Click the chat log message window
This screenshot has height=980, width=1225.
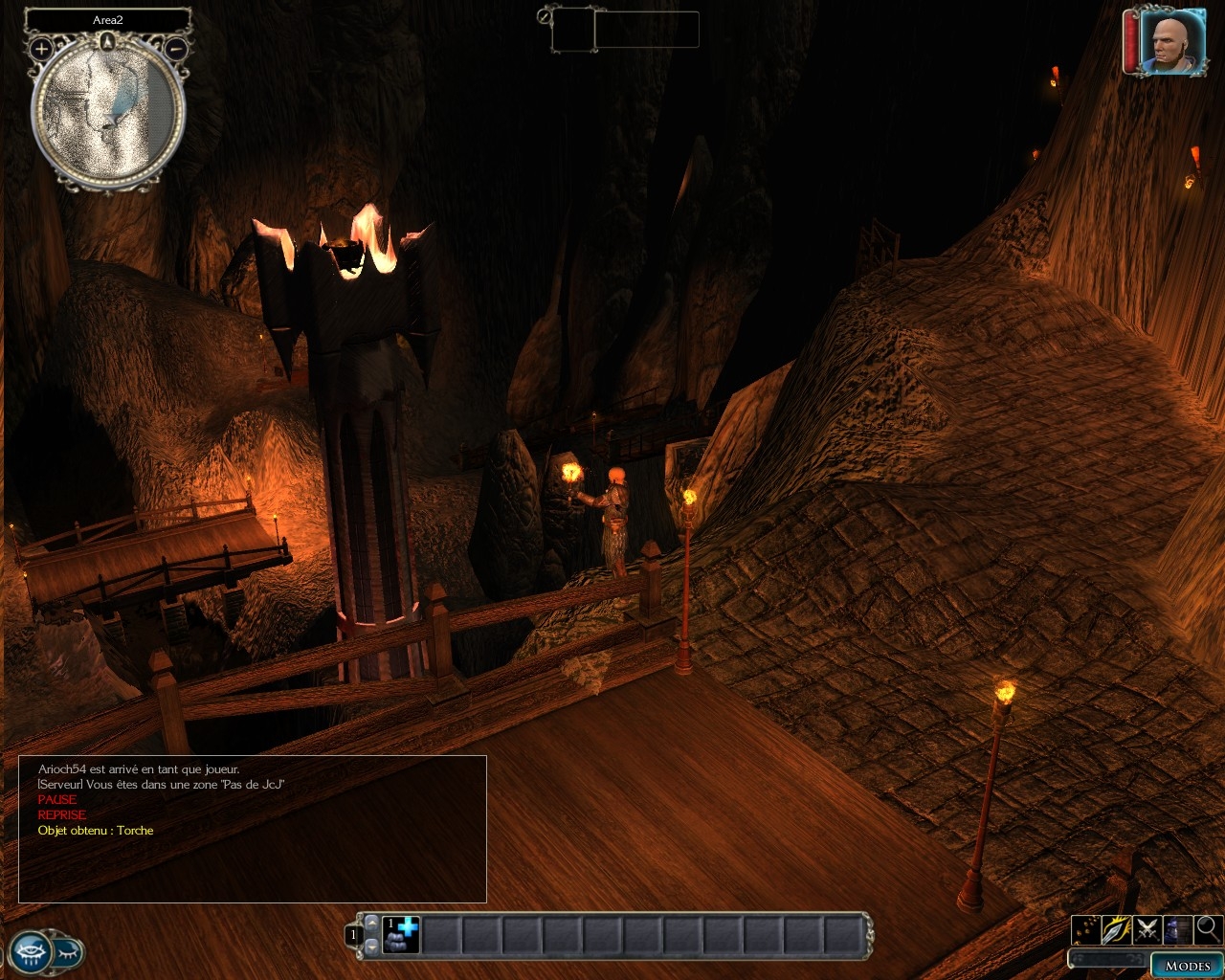click(253, 829)
